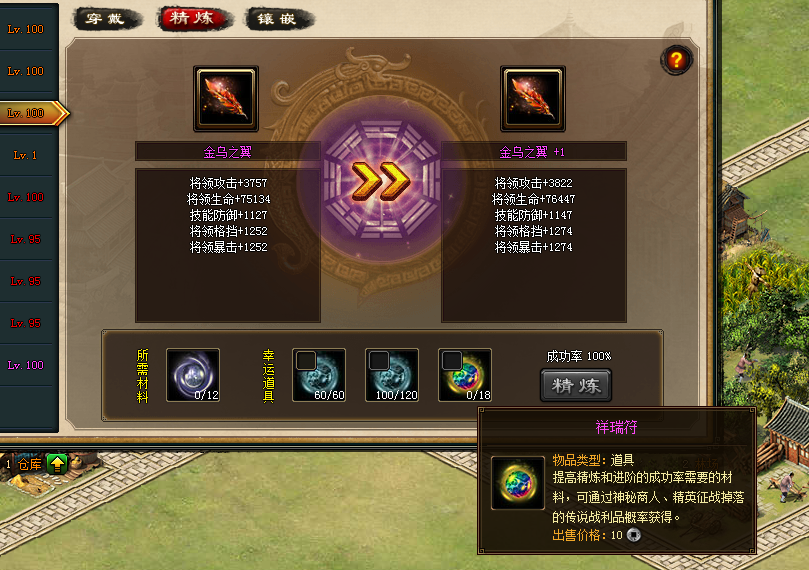Enable the checkbox on the rainbow 祥瑞符 item
The height and width of the screenshot is (570, 809).
[452, 360]
